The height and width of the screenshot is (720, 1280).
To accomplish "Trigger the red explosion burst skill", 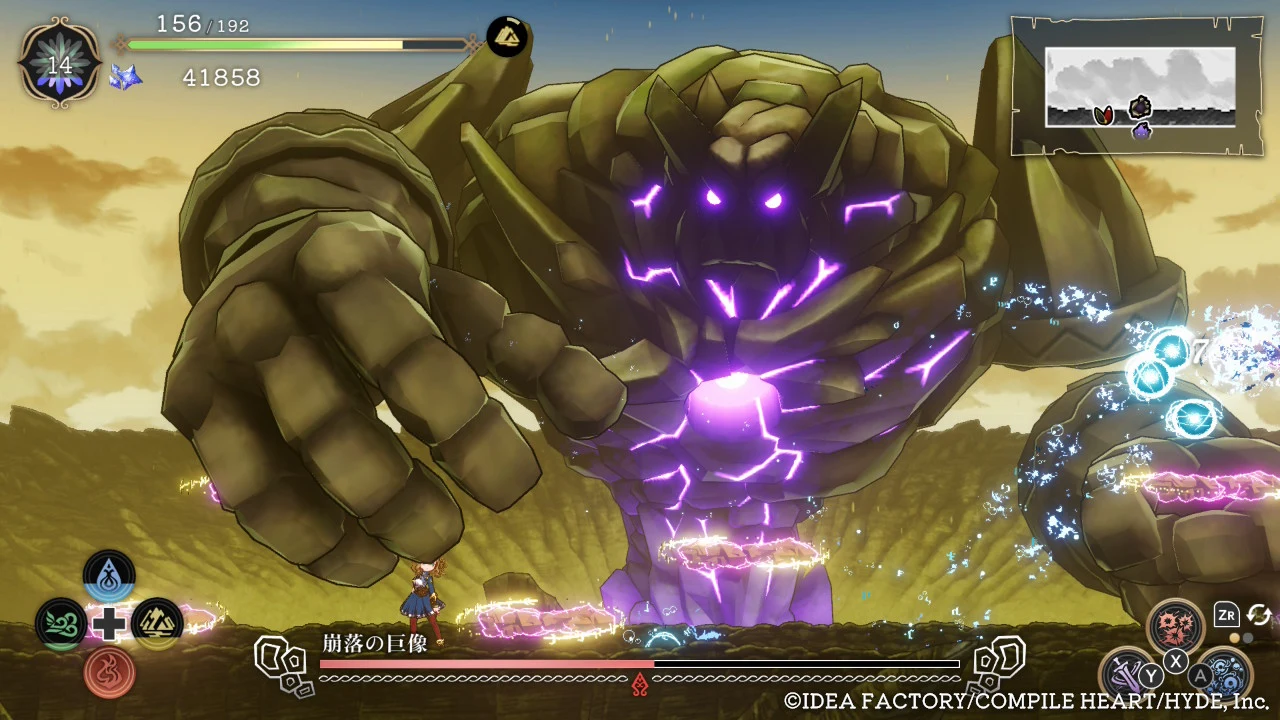I will click(x=1176, y=626).
